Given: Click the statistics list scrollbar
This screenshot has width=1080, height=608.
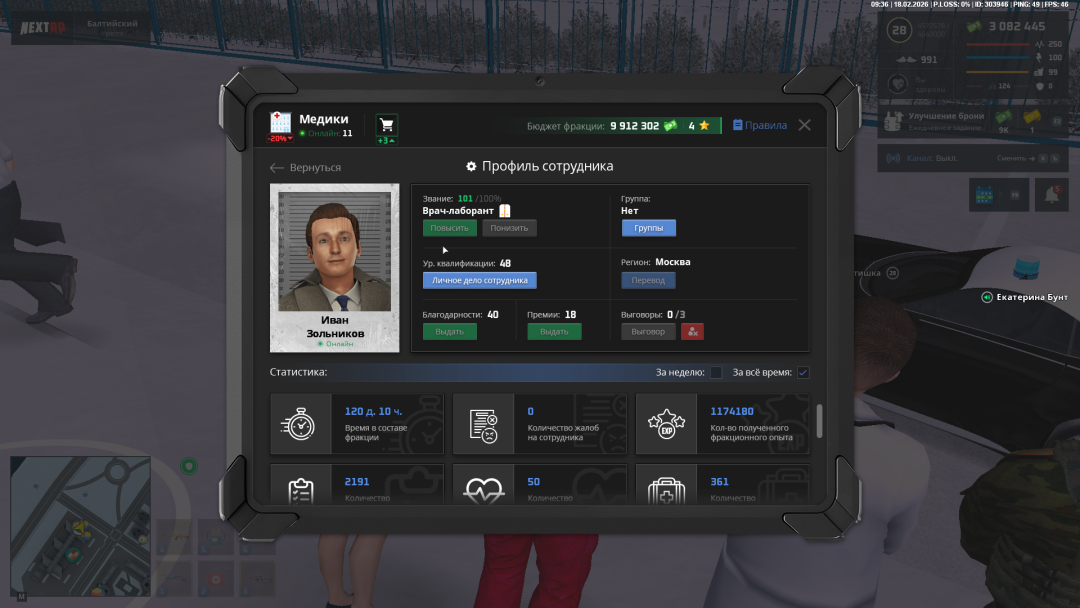Looking at the screenshot, I should pos(820,420).
